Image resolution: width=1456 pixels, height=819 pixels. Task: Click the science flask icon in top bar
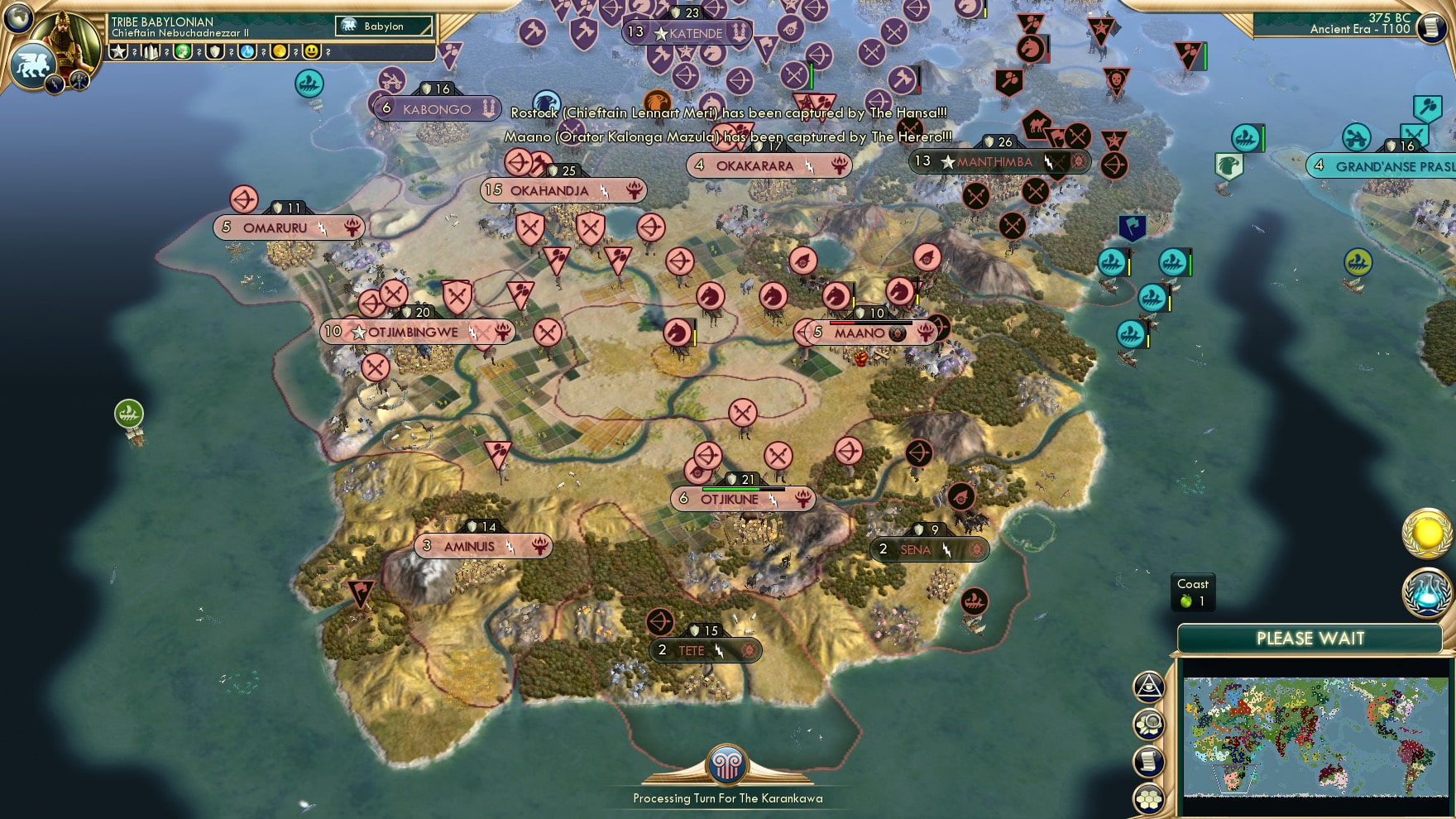[247, 52]
